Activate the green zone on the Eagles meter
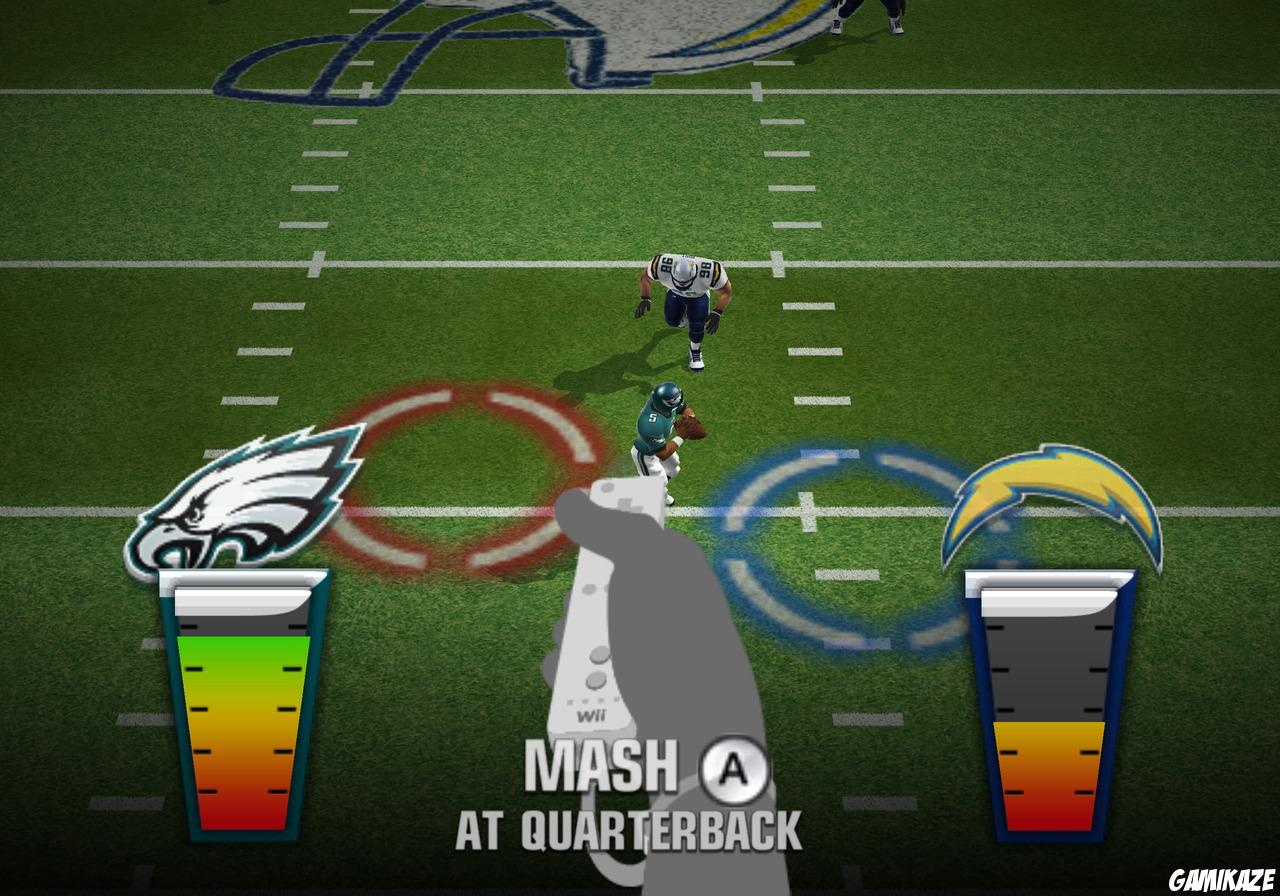Viewport: 1280px width, 896px height. tap(243, 650)
